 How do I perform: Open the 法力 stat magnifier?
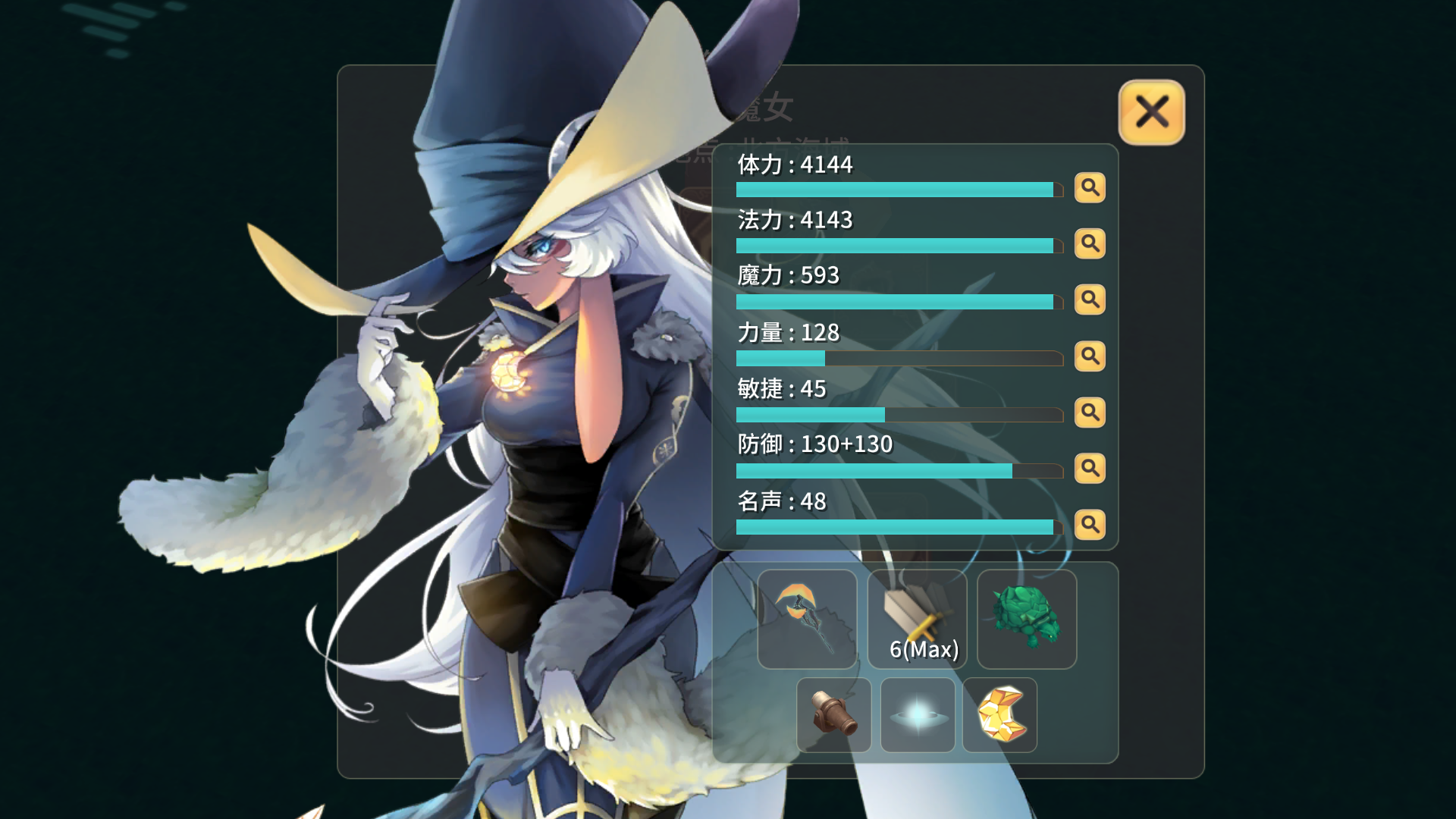tap(1090, 244)
